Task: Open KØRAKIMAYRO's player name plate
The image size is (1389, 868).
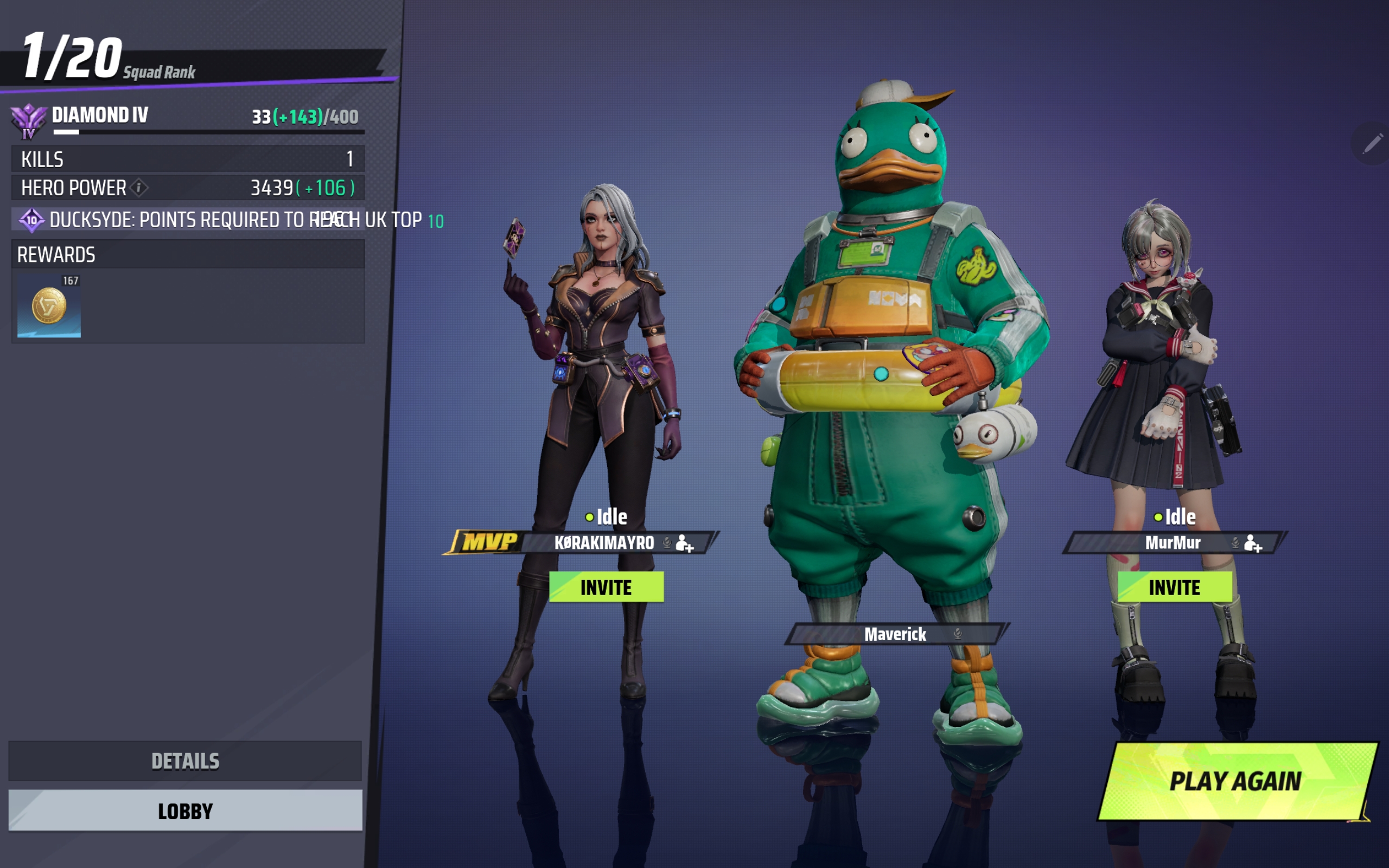Action: pyautogui.click(x=603, y=542)
